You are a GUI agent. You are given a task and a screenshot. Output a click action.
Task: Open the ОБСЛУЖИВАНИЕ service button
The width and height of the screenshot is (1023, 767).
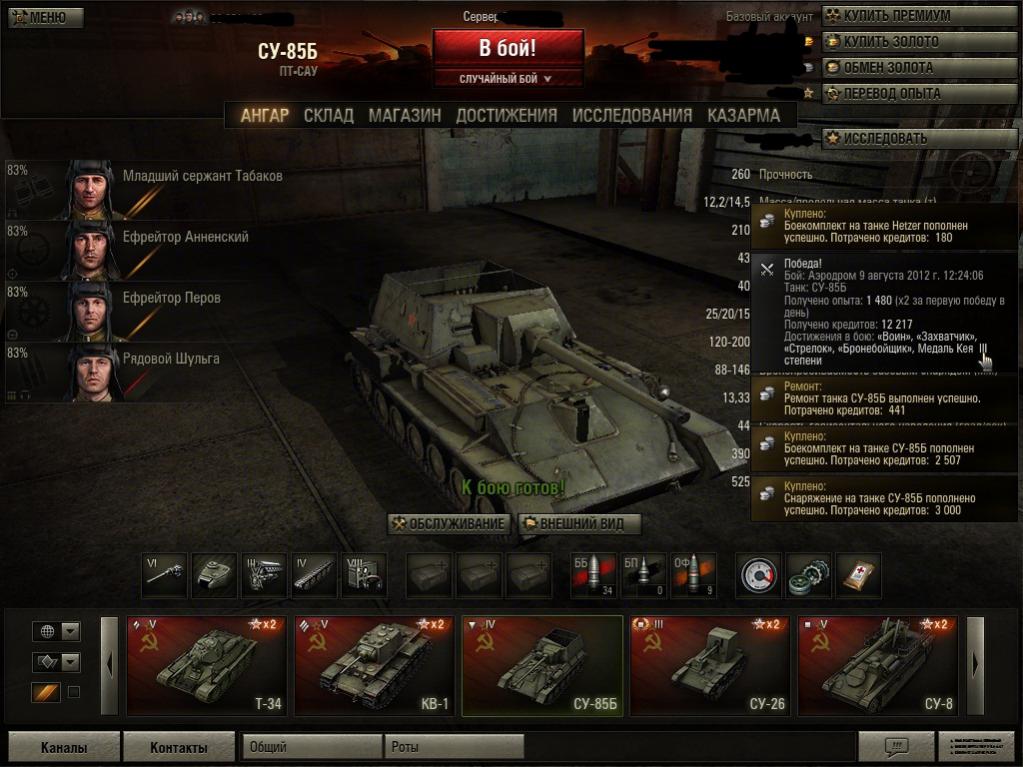(449, 524)
